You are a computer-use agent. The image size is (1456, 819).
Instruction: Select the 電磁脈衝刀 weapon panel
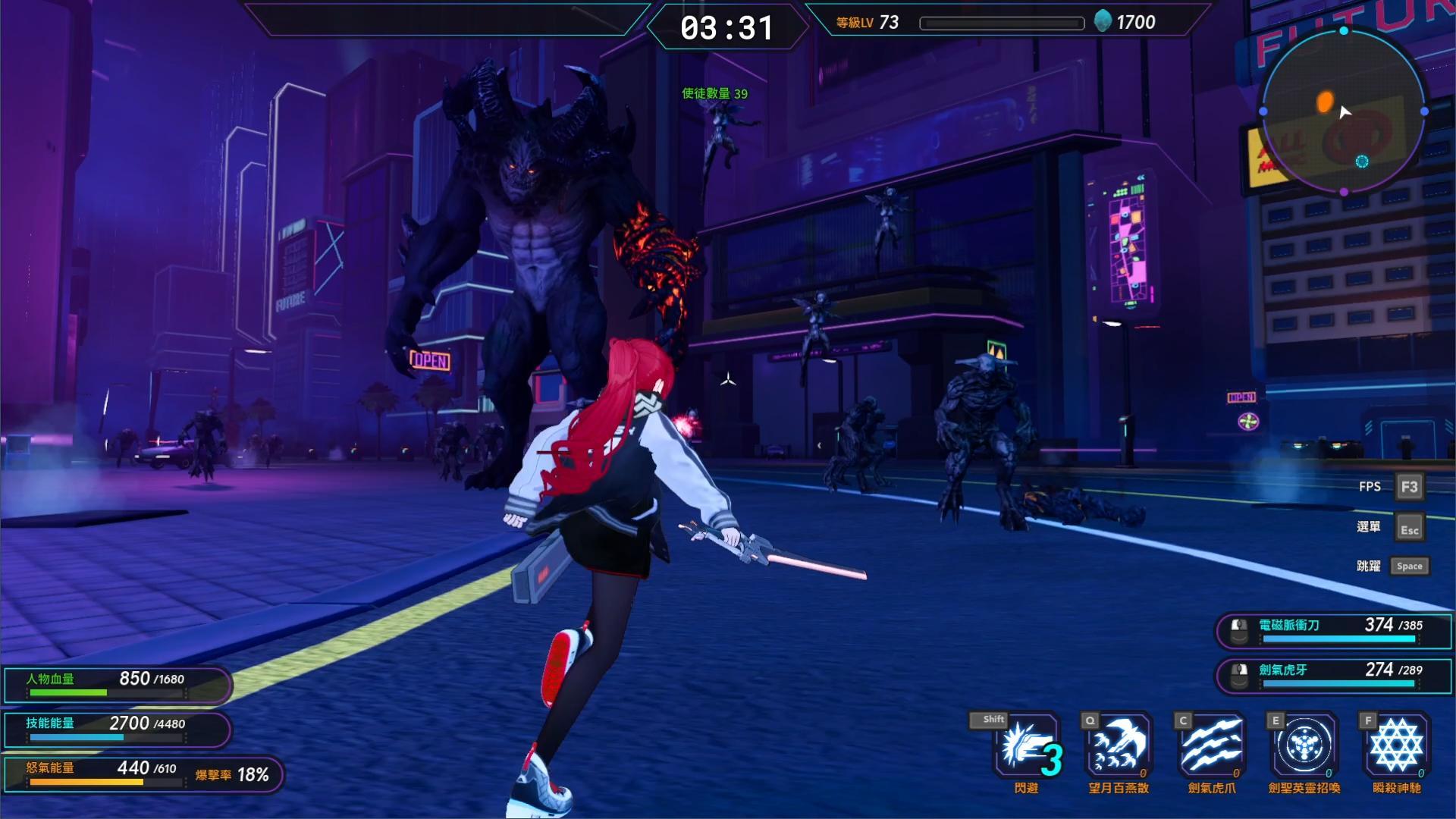click(1333, 631)
